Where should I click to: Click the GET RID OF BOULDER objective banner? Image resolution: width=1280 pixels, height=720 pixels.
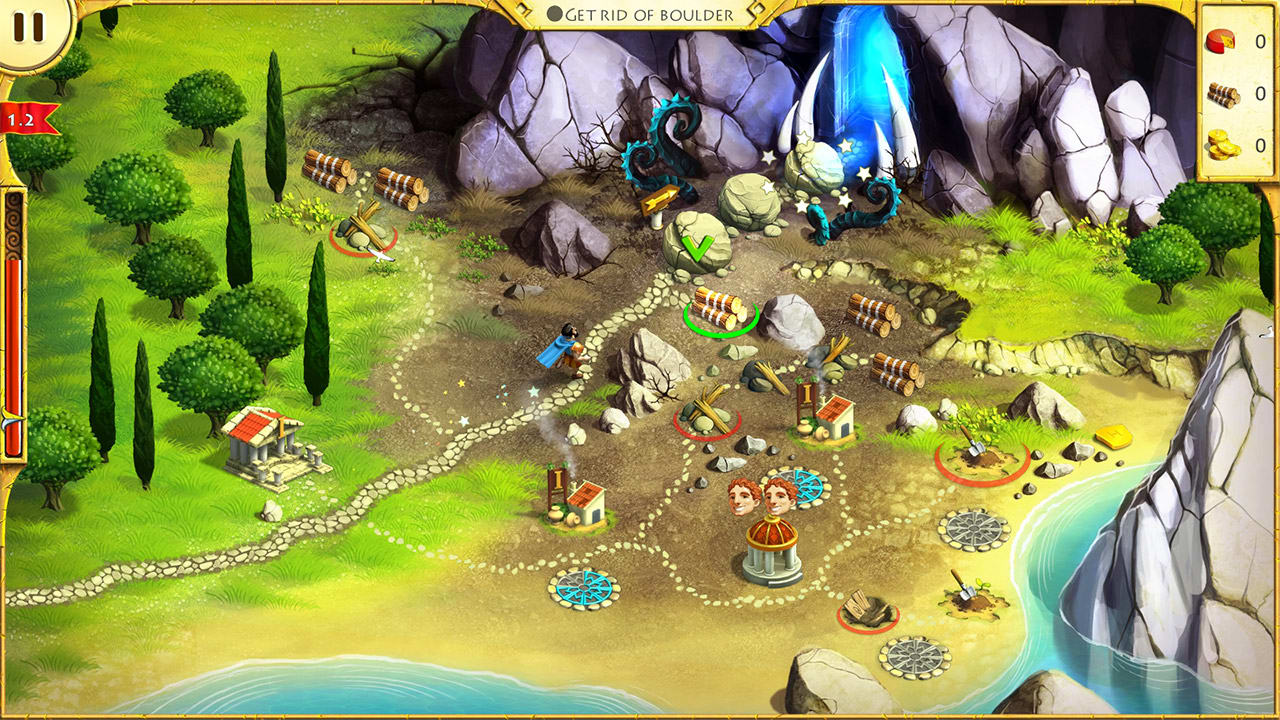point(640,14)
